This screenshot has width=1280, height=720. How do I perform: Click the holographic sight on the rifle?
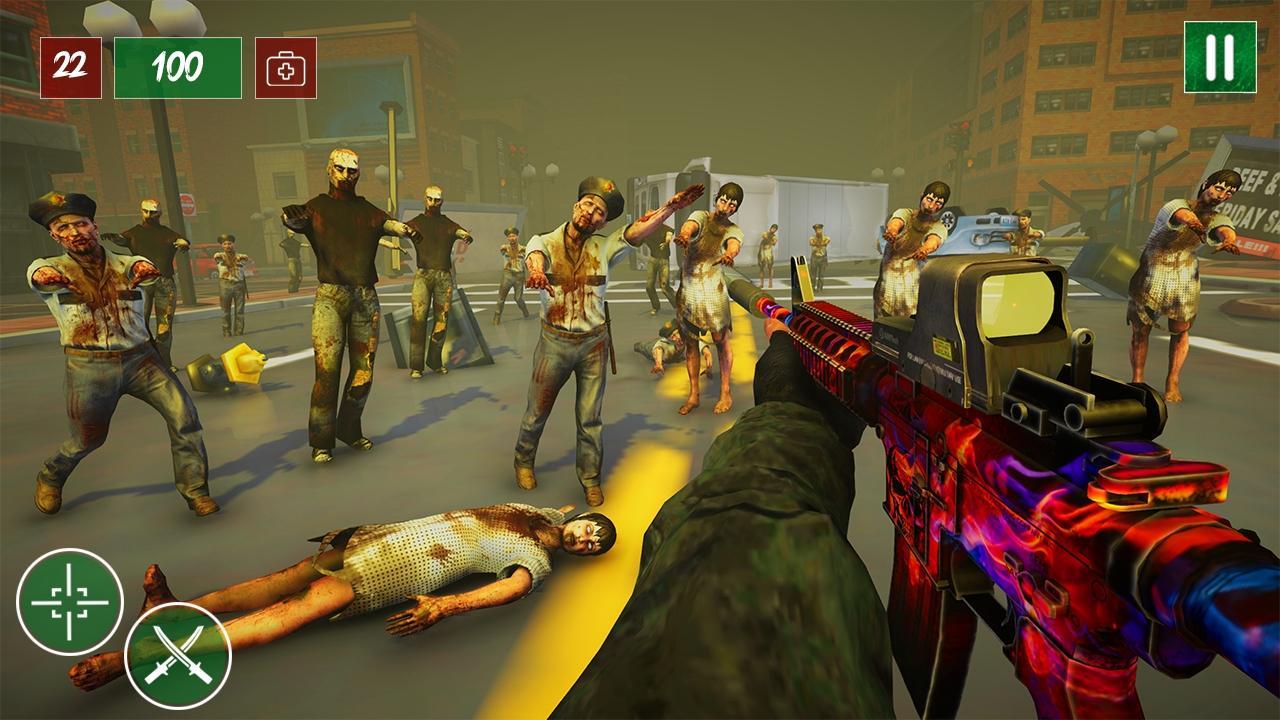point(1005,315)
